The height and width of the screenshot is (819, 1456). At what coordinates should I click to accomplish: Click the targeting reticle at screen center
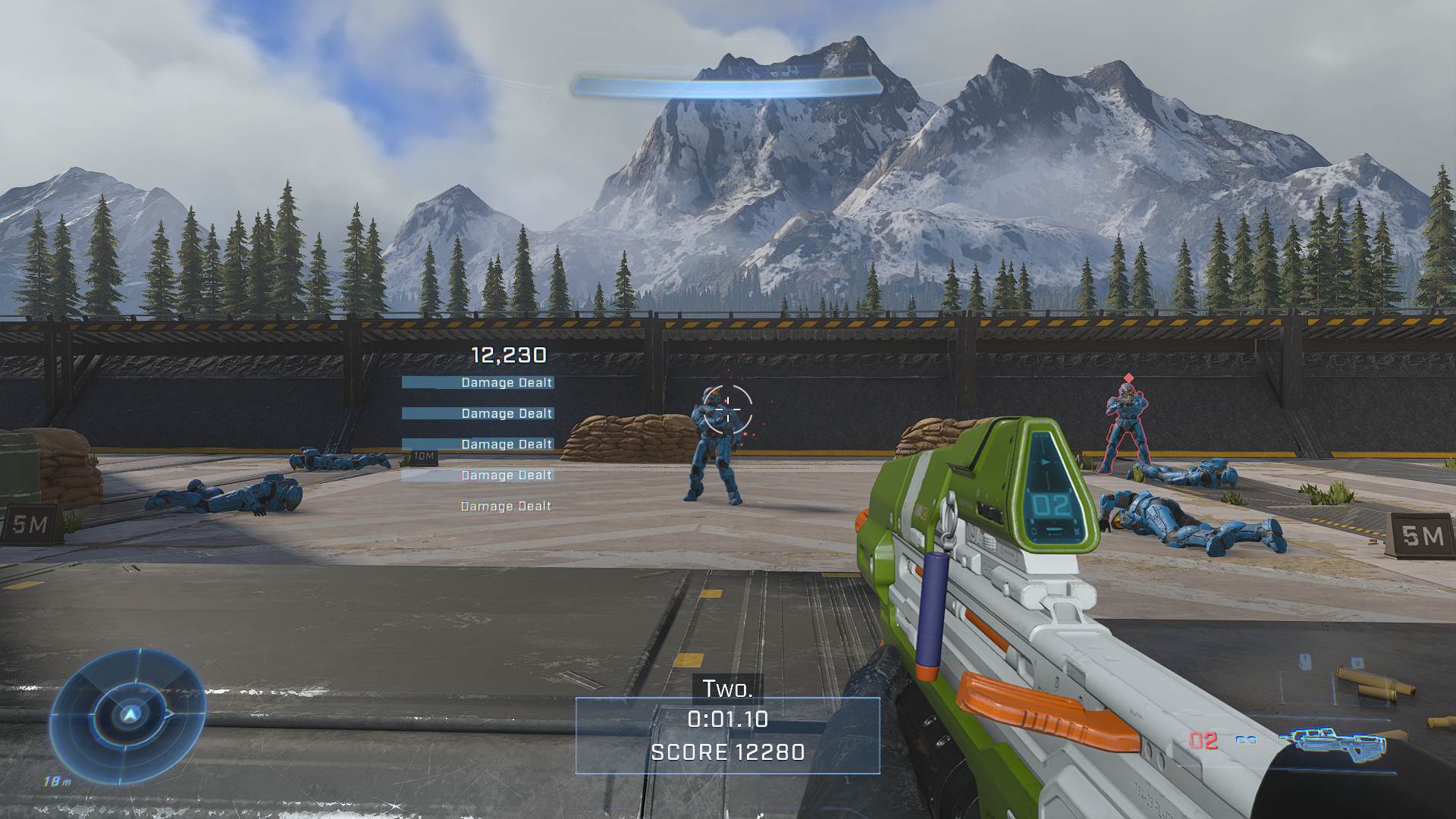[x=728, y=409]
